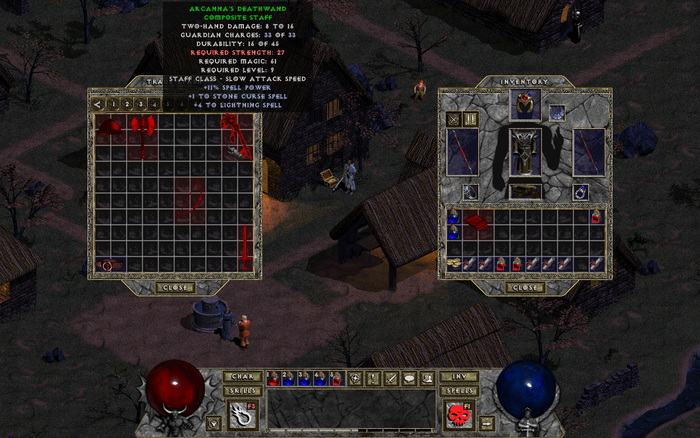Select the red helmet in trade grid
The image size is (700, 438).
(x=109, y=126)
